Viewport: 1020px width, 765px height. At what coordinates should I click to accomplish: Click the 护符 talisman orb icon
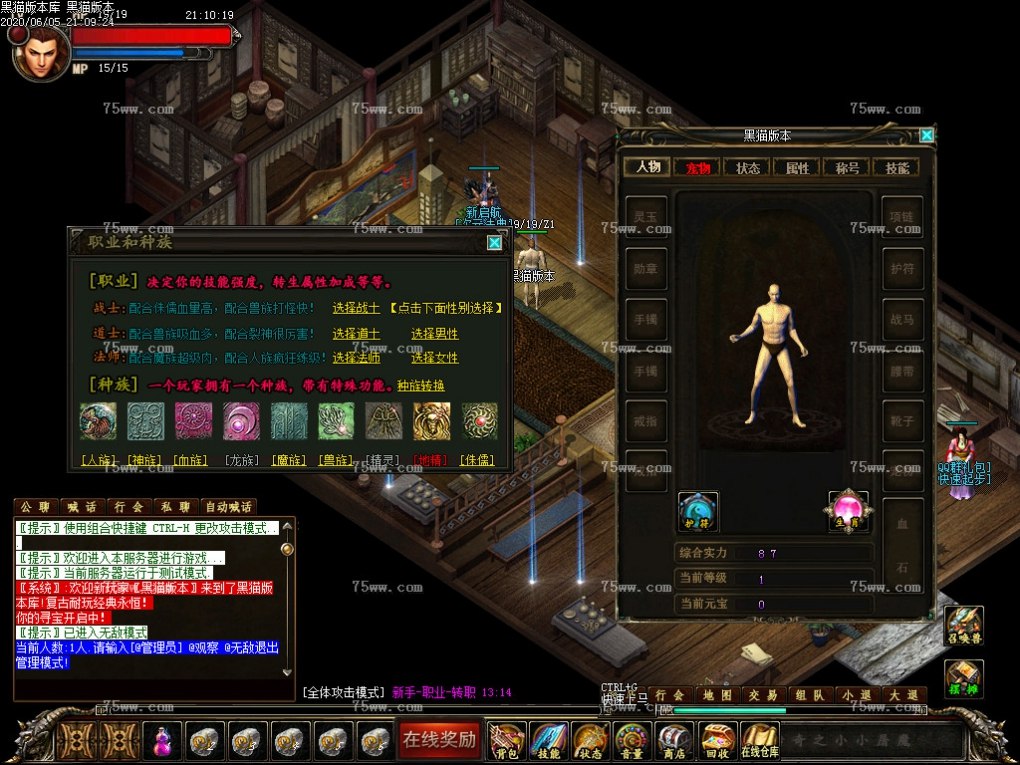[x=697, y=510]
